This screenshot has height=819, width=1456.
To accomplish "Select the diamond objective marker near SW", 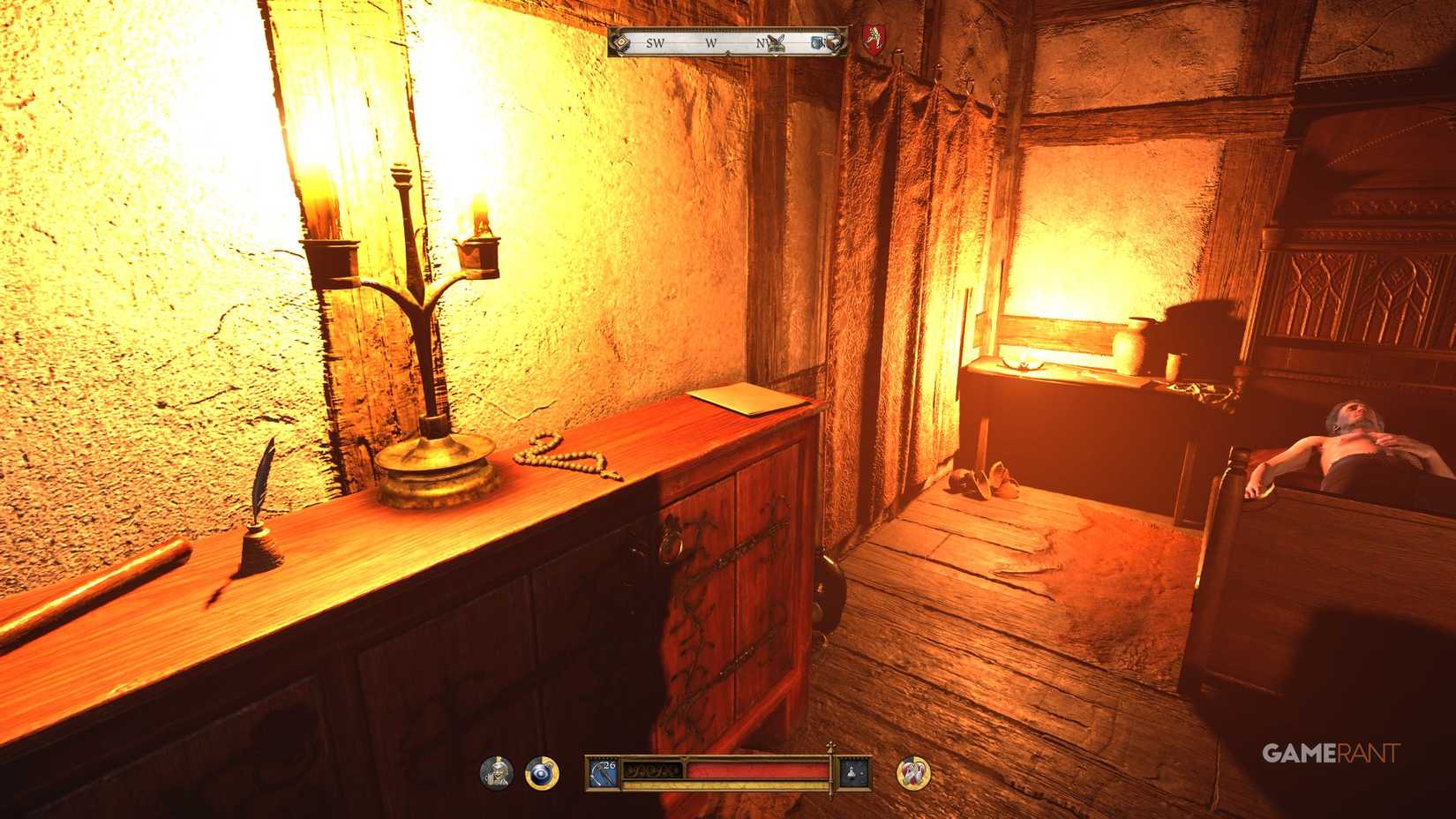I will (621, 42).
